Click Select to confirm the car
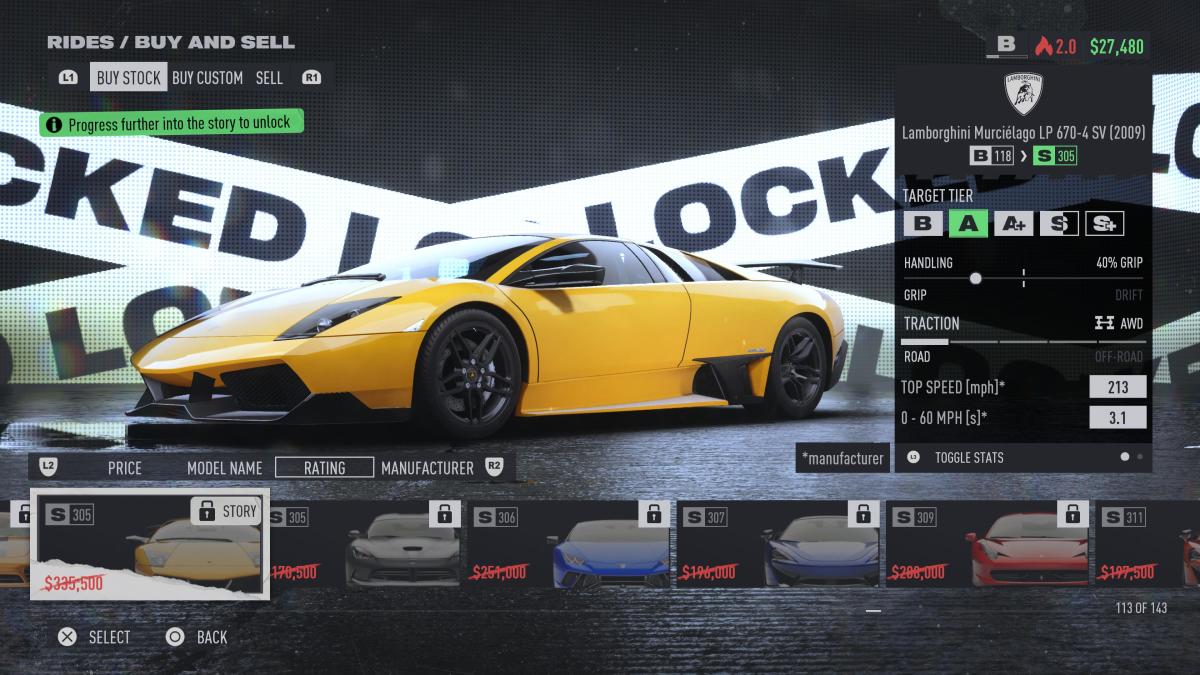1200x675 pixels. coord(96,637)
